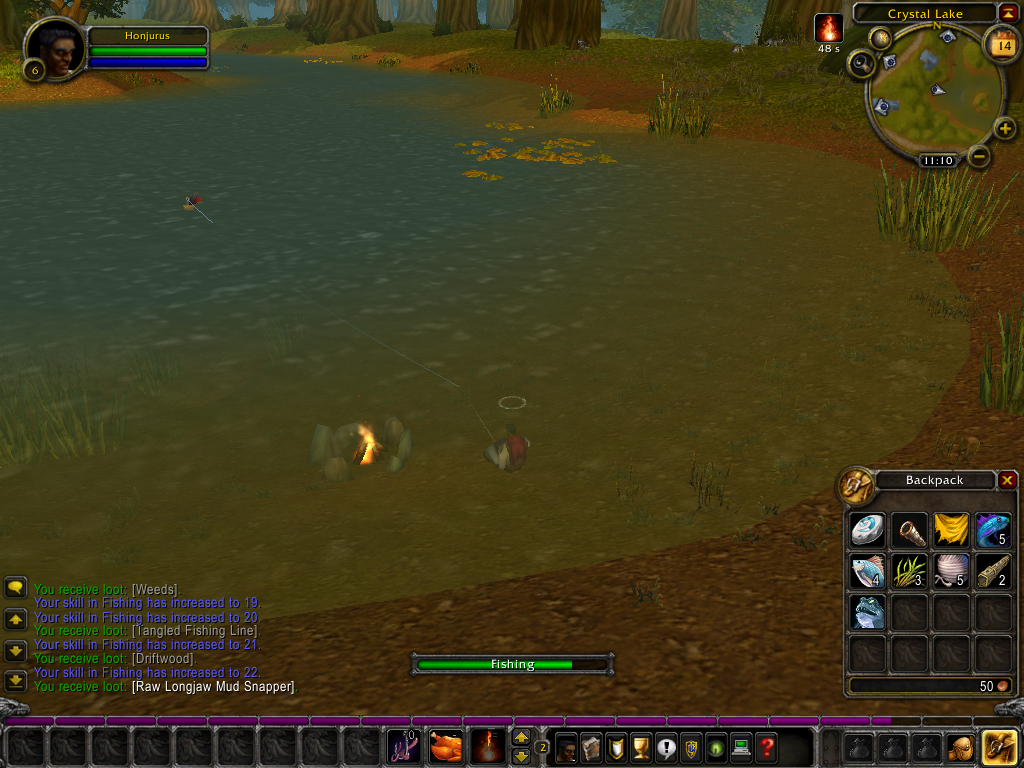The height and width of the screenshot is (768, 1024).
Task: Toggle the backpack button on bag bar
Action: [x=1000, y=747]
